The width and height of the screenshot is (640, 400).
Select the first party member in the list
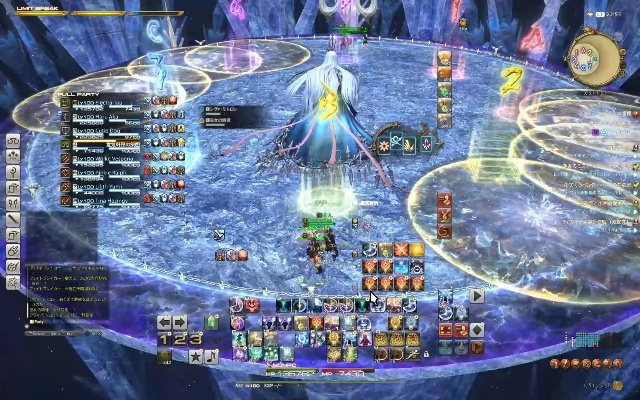pos(100,102)
